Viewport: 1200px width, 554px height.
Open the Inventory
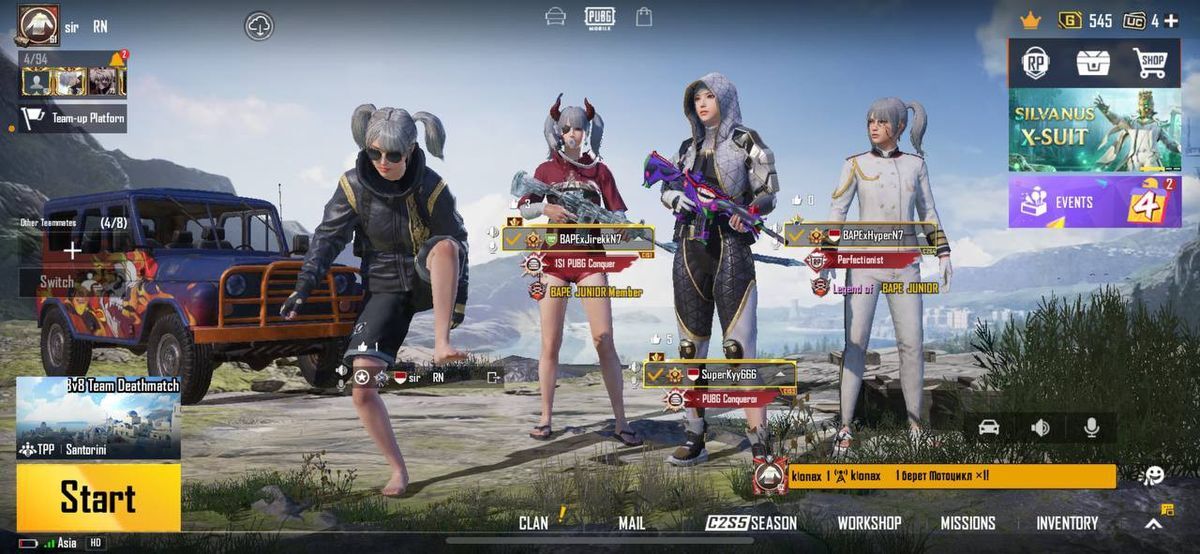[x=1066, y=522]
